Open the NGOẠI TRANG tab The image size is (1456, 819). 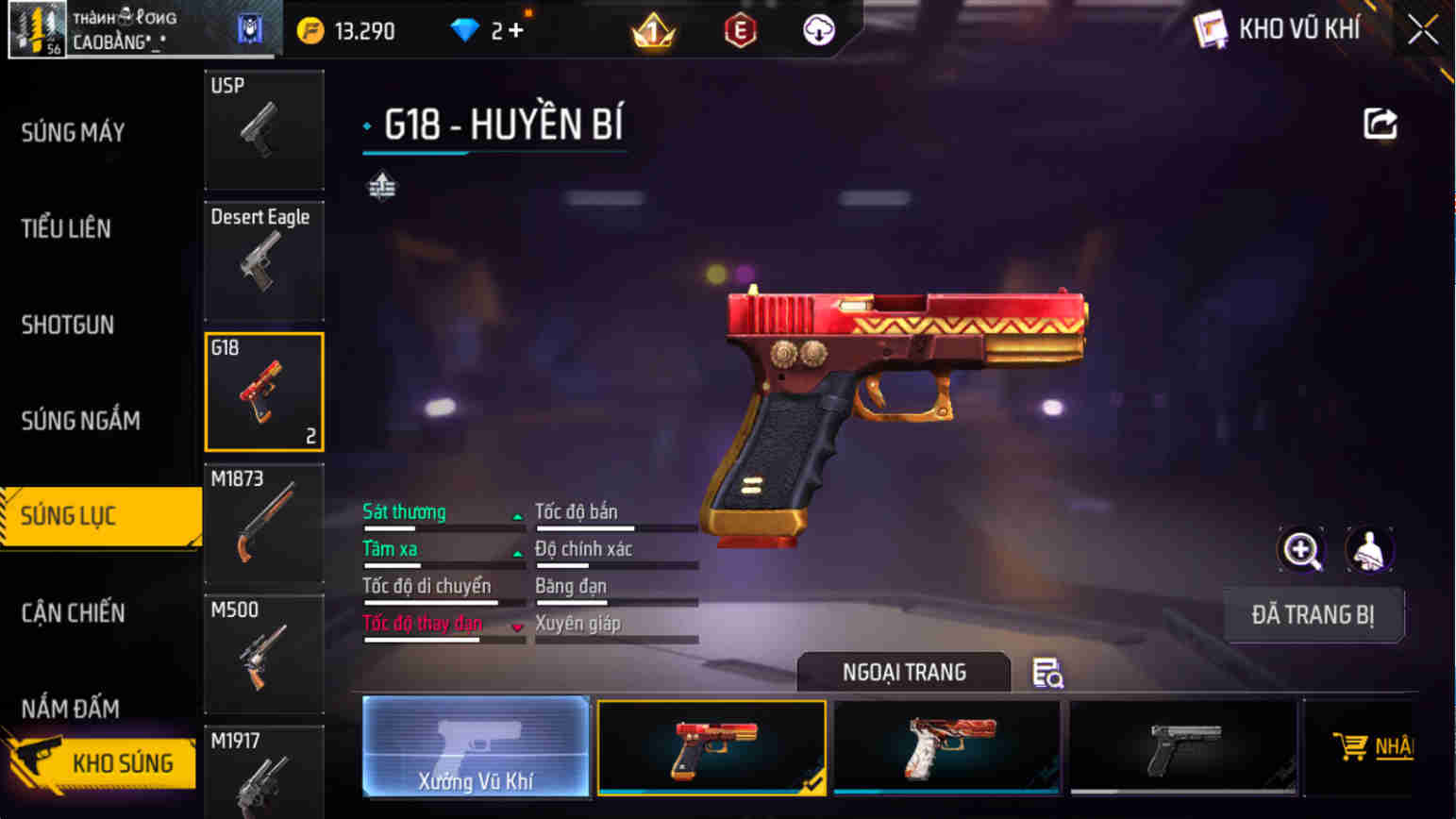(x=902, y=672)
